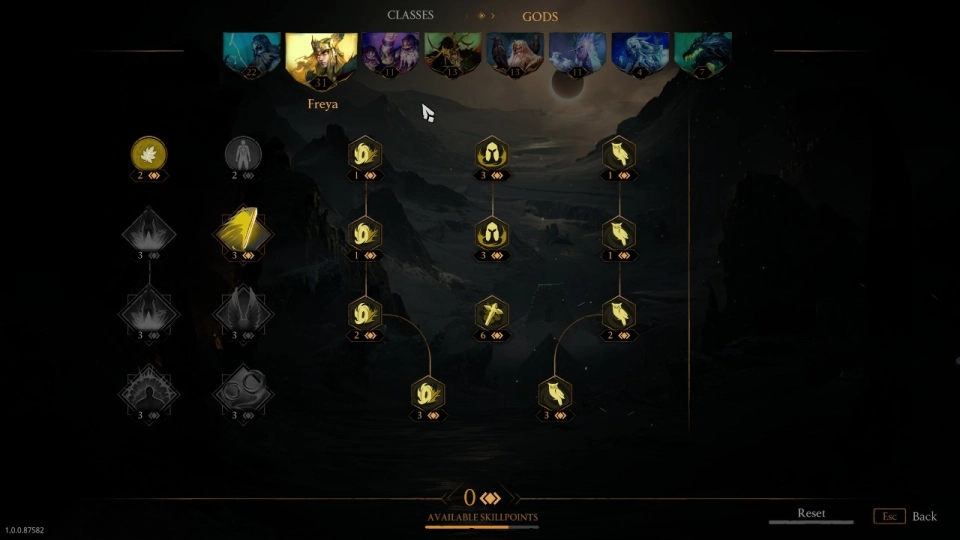Switch to the Gods tab

click(x=540, y=16)
